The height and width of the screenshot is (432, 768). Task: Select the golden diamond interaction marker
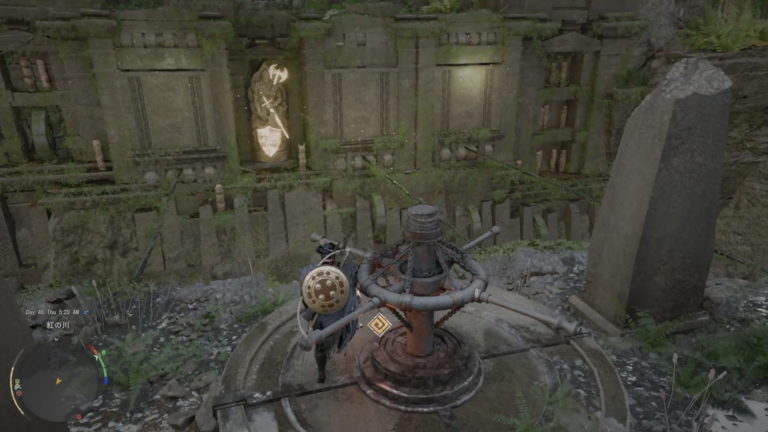(378, 324)
